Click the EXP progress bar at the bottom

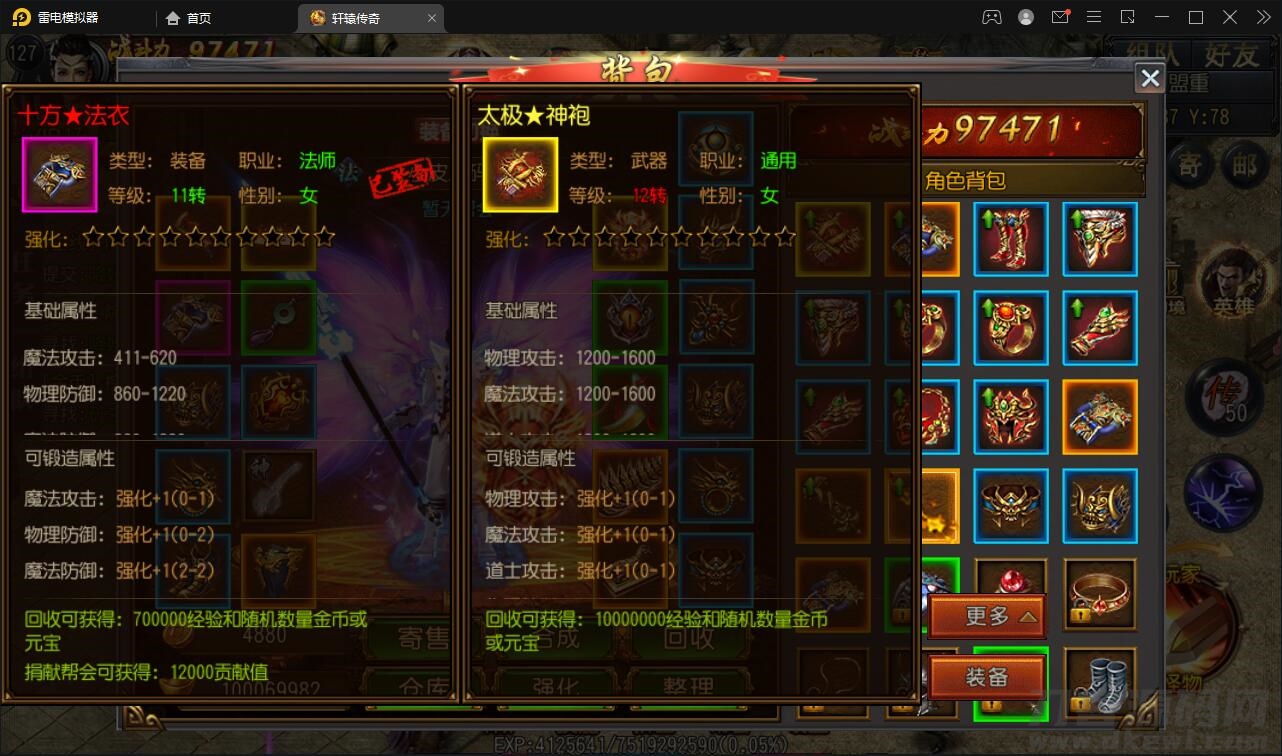click(640, 741)
